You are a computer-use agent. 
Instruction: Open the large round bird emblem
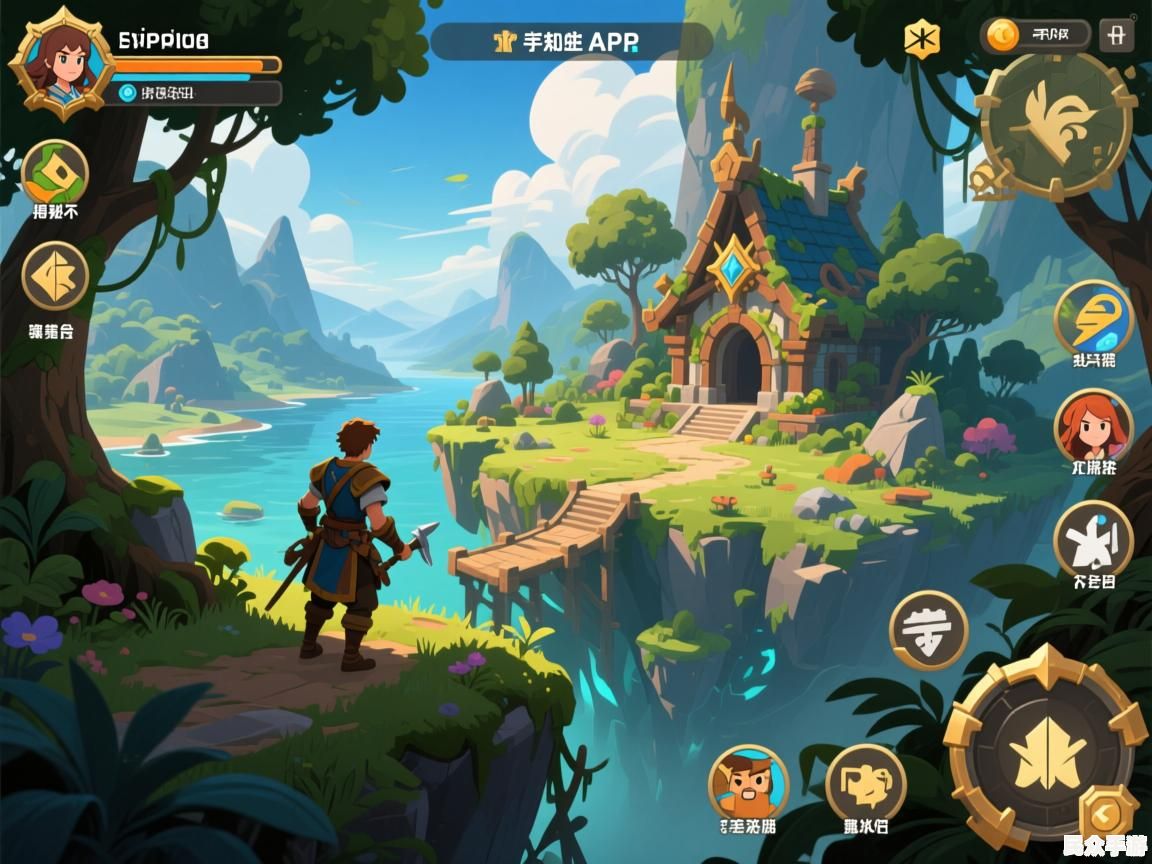coord(1056,125)
